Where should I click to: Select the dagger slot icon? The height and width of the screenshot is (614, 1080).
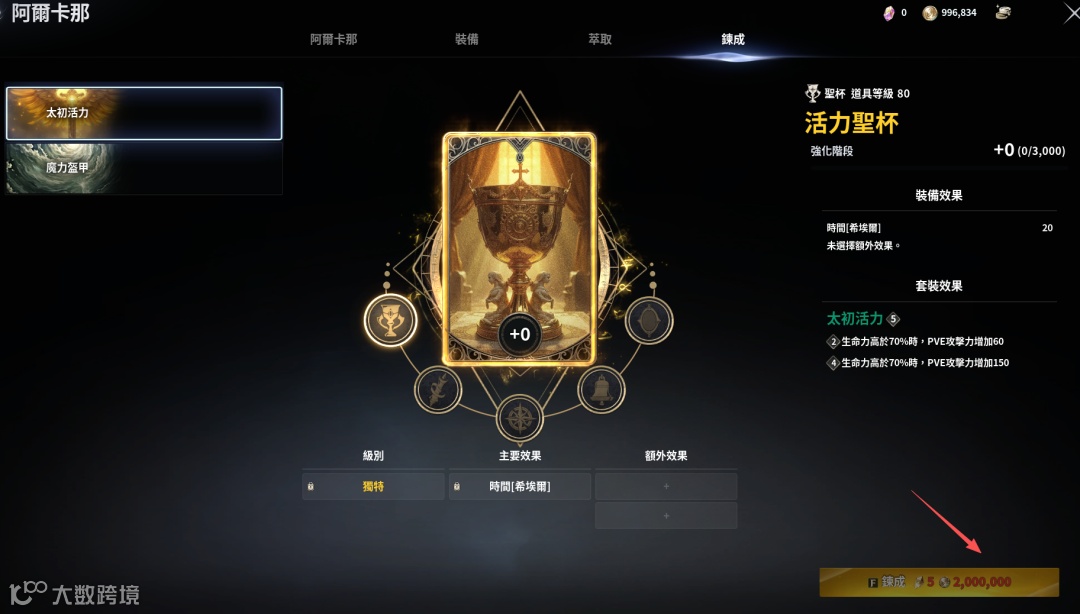coord(437,389)
